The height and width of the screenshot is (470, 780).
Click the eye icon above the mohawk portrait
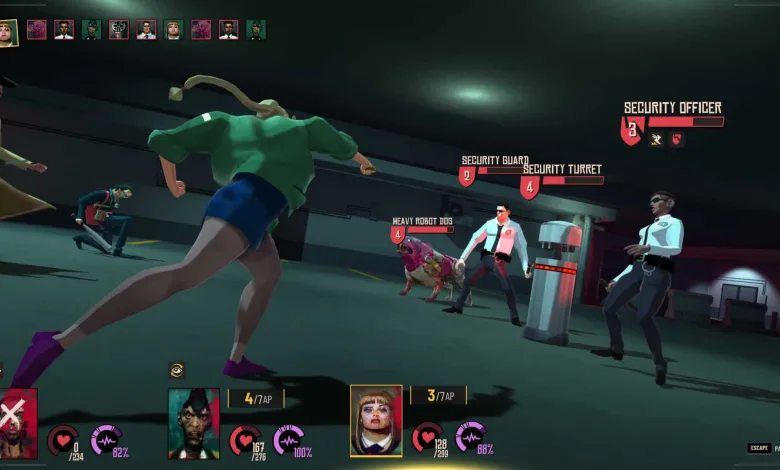tap(177, 370)
